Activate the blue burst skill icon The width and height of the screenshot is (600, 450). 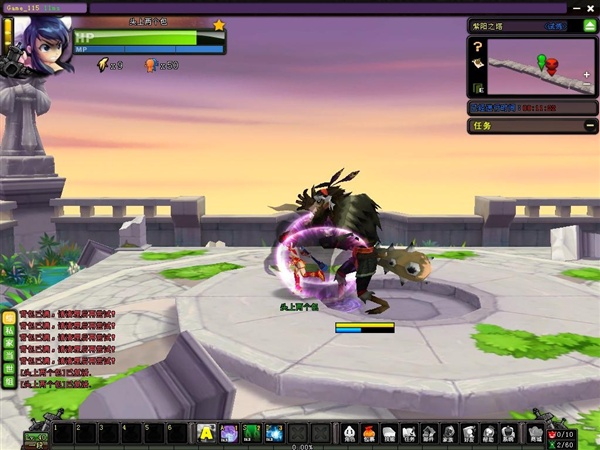click(x=275, y=433)
